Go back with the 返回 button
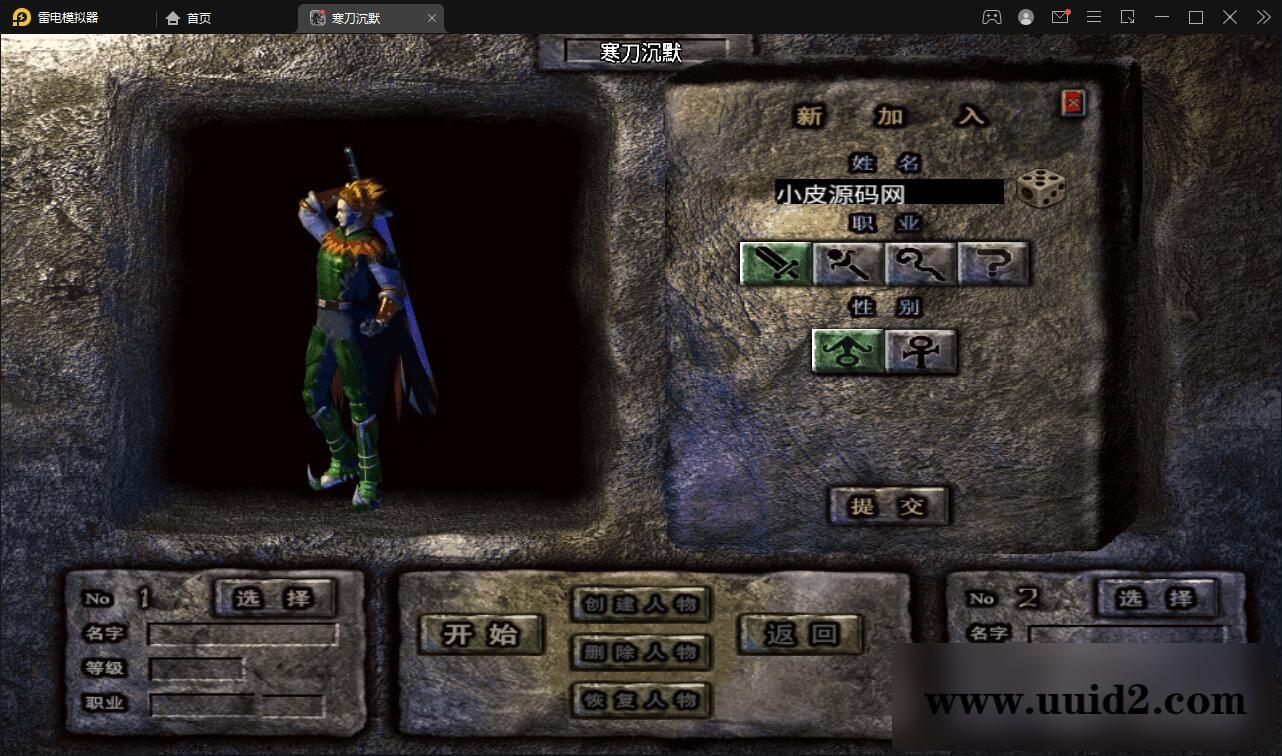 click(800, 634)
